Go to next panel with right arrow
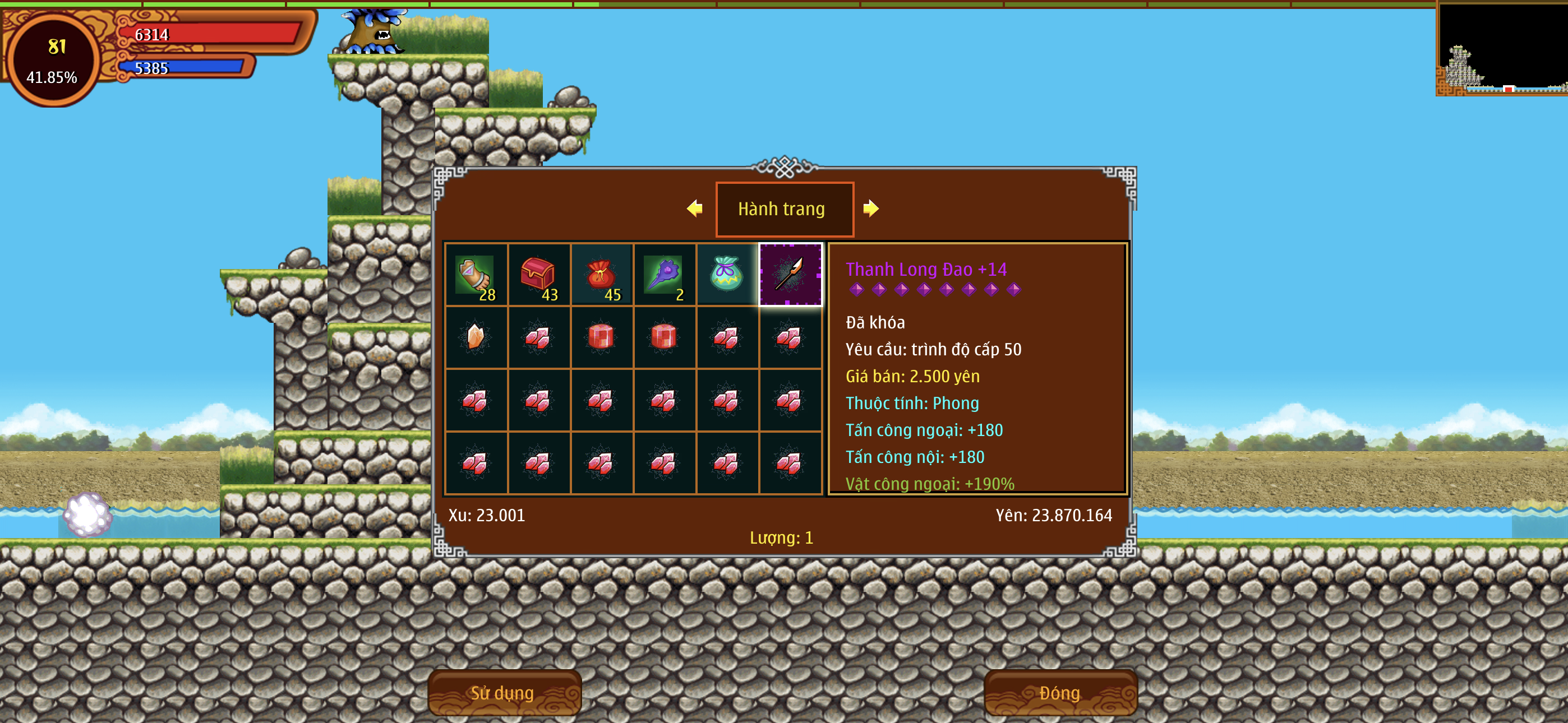1568x723 pixels. tap(870, 208)
